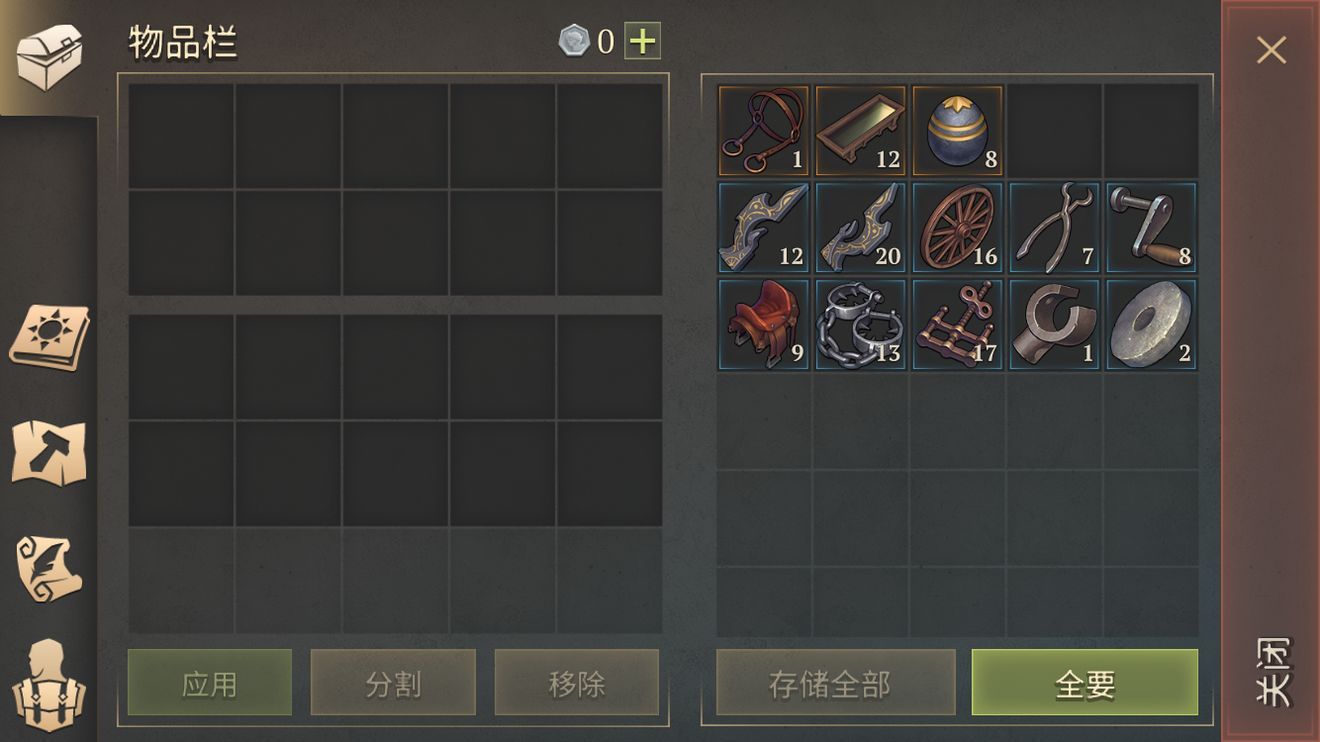
Task: Click the 移除 (remove) button
Action: pos(577,683)
